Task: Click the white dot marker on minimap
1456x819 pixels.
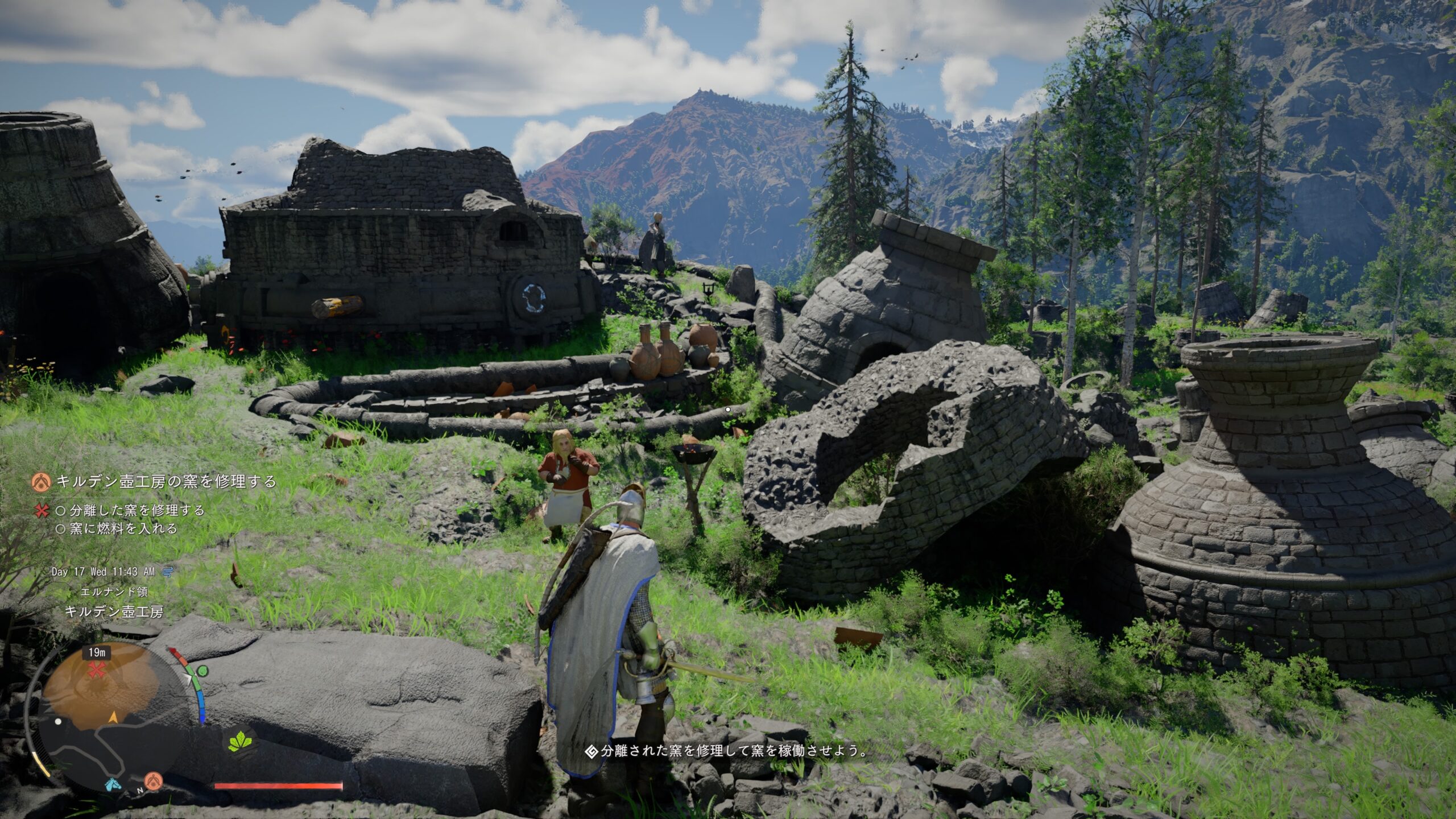Action: tap(57, 722)
